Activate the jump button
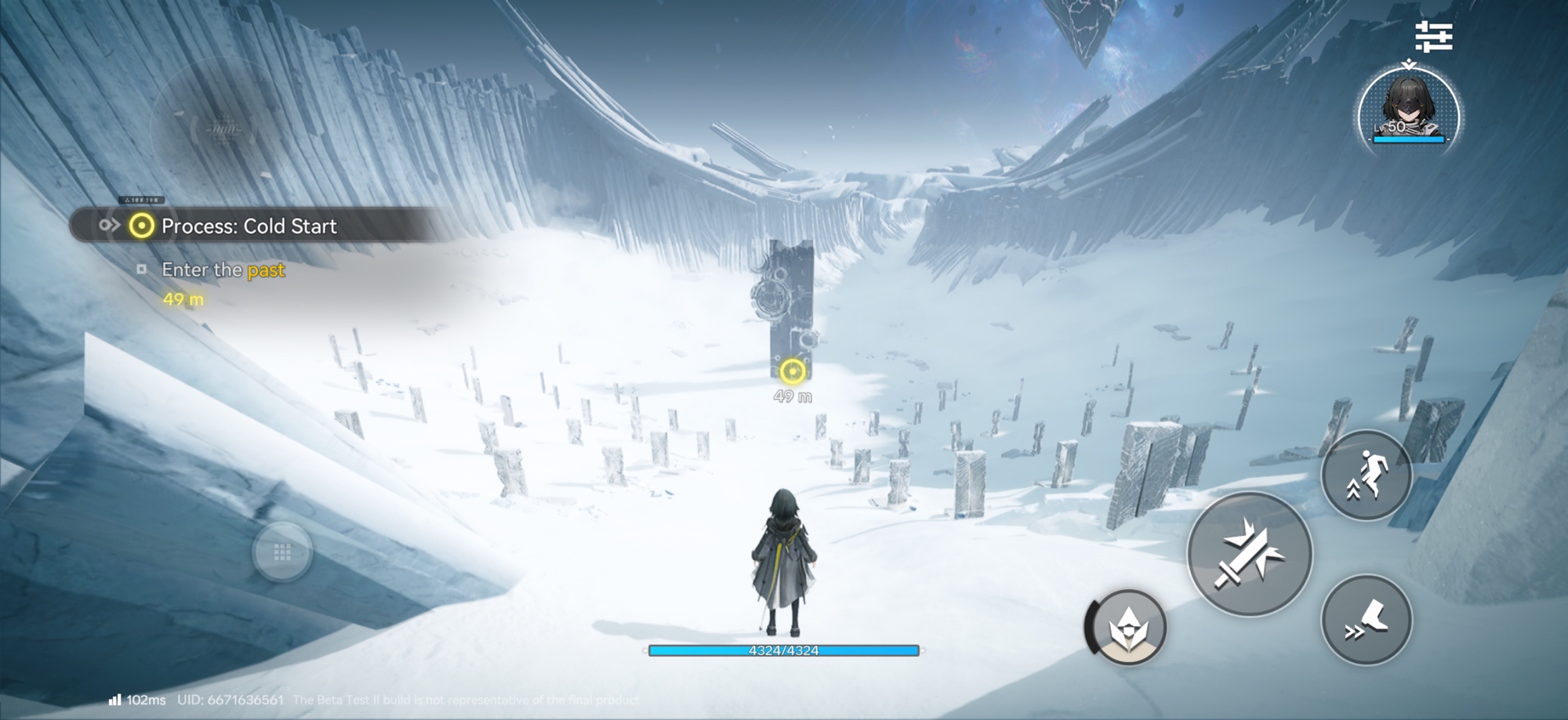The width and height of the screenshot is (1568, 720). point(1367,475)
